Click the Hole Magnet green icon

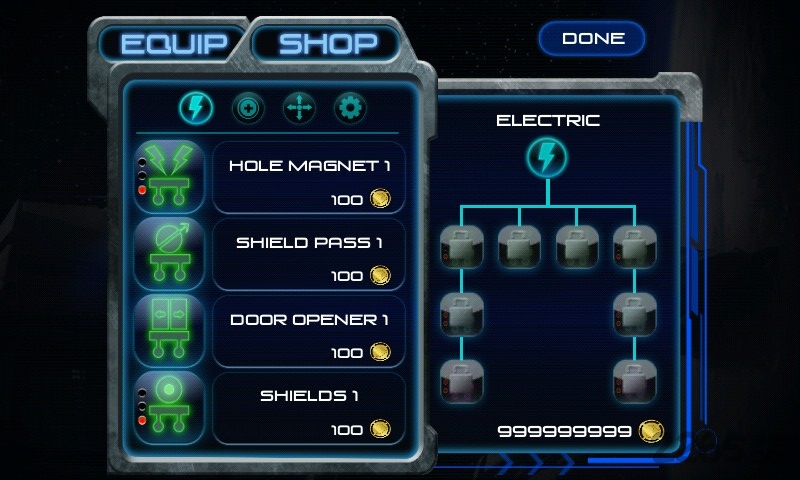[x=169, y=177]
